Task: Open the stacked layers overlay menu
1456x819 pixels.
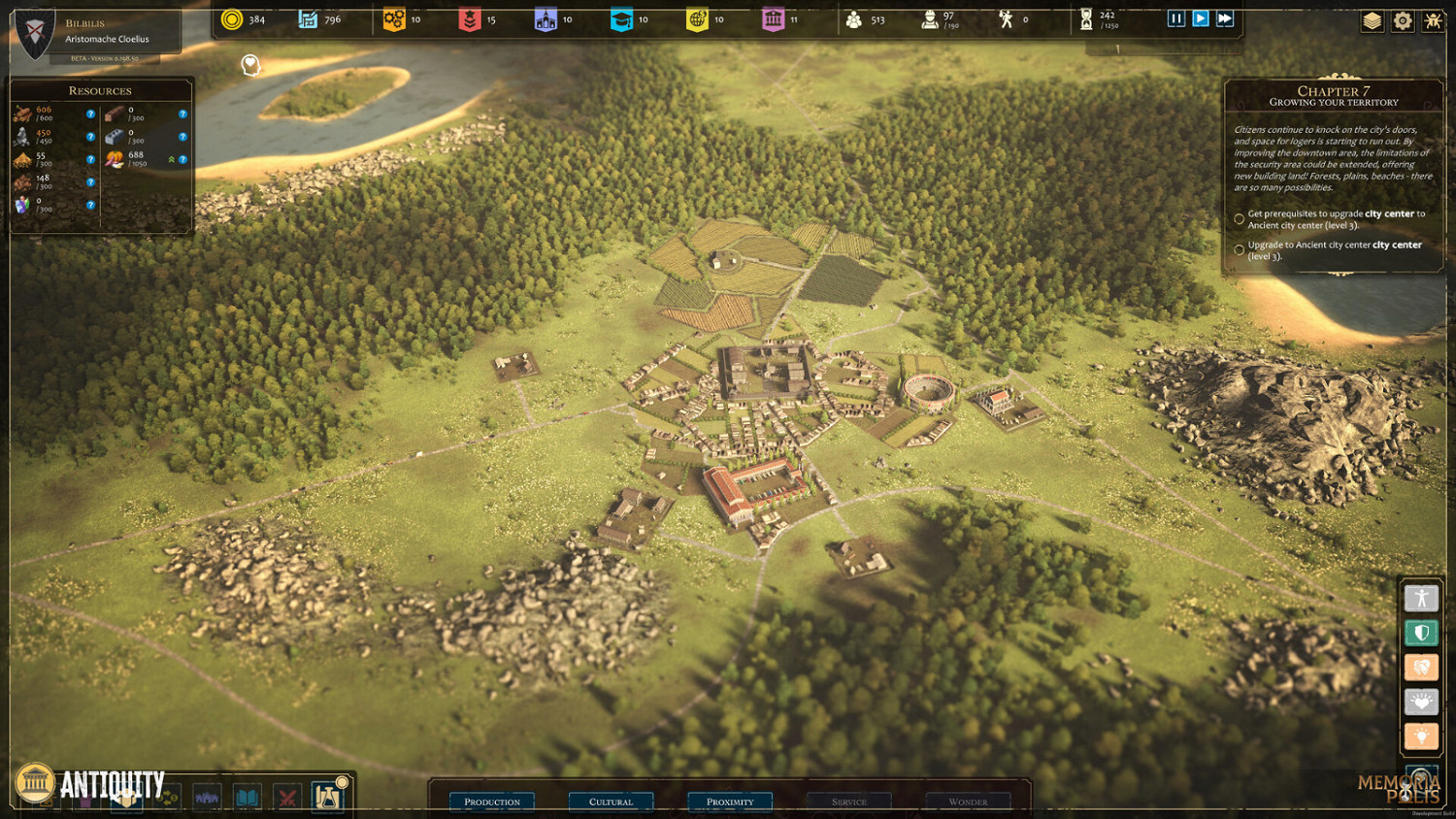Action: 1372,20
